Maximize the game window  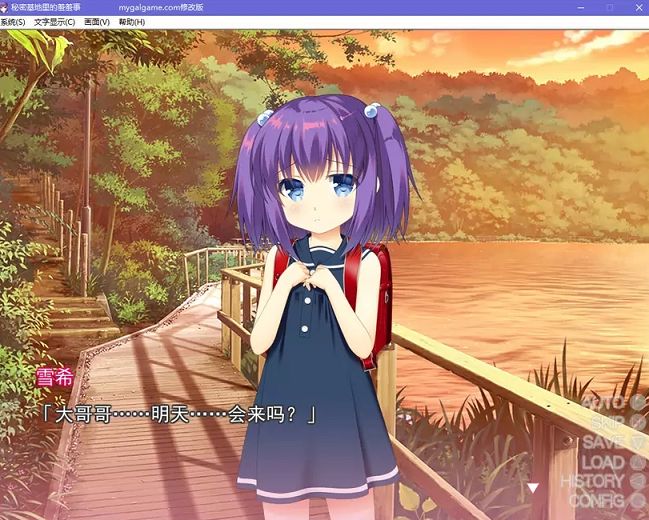pyautogui.click(x=610, y=7)
